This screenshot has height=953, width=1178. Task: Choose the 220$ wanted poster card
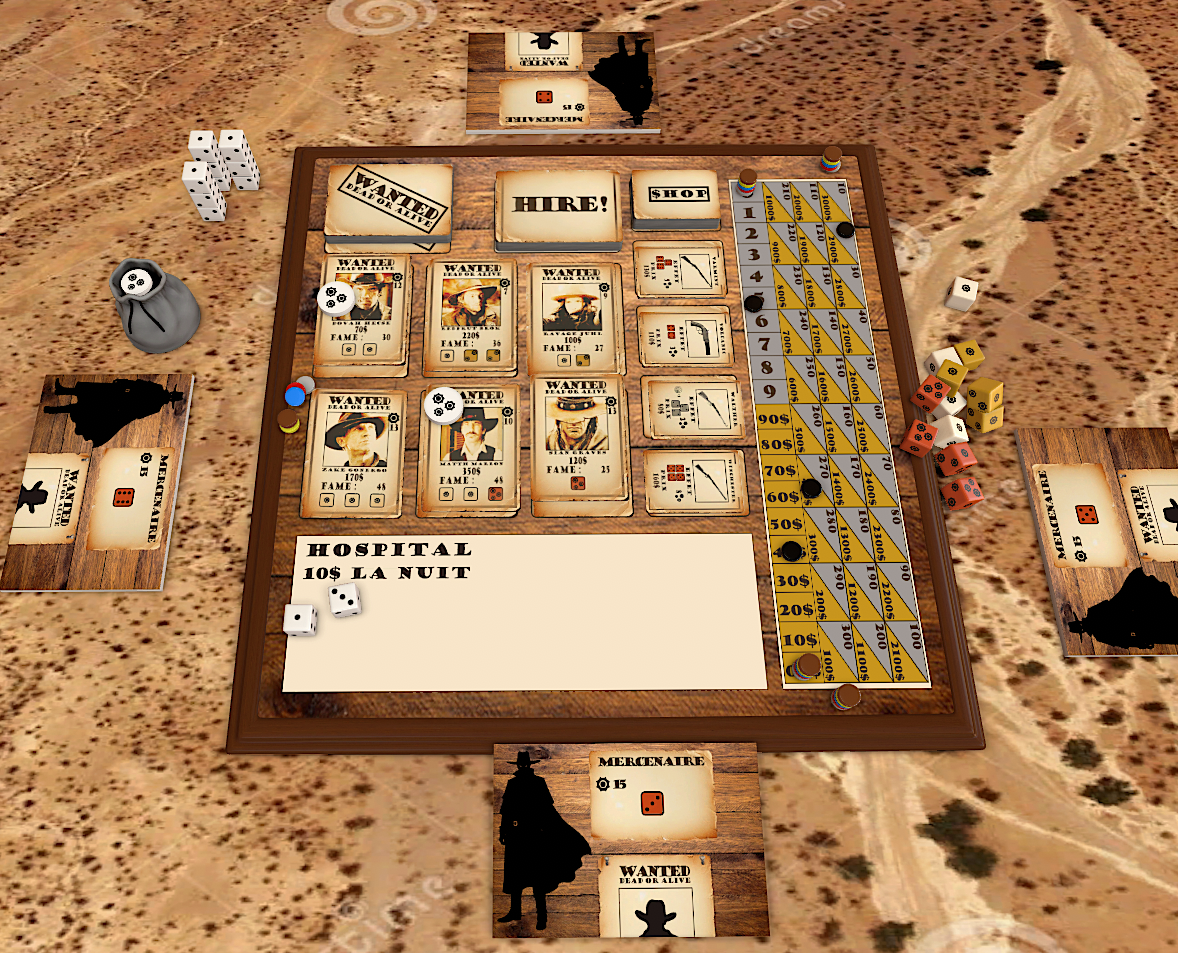470,313
